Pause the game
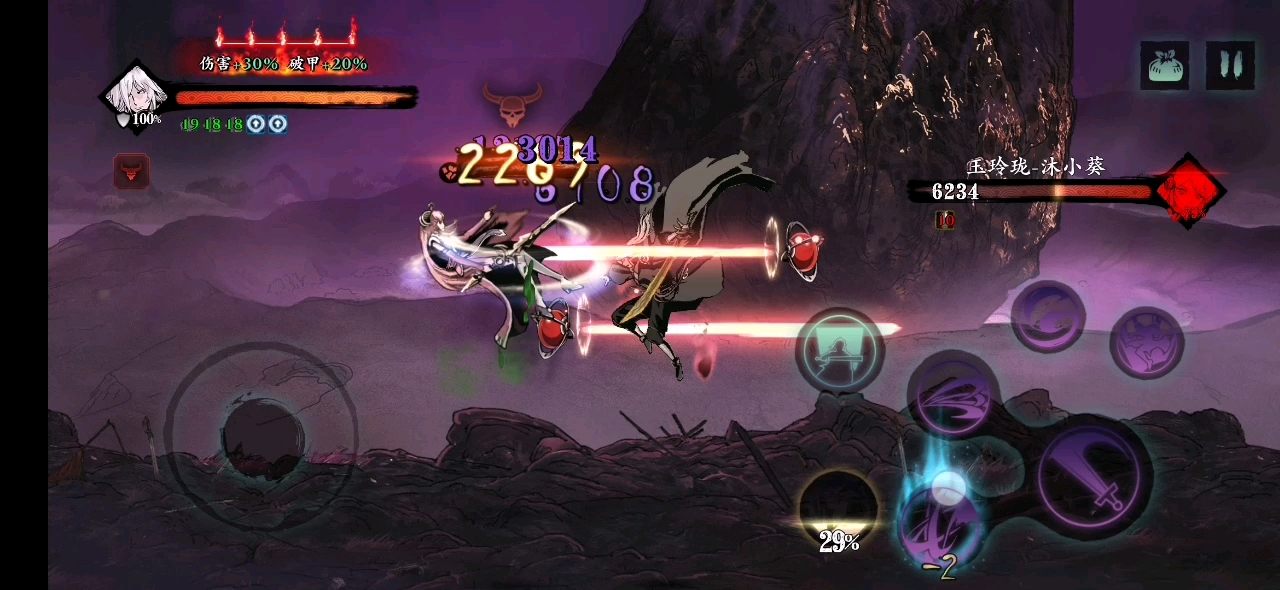 (x=1230, y=66)
